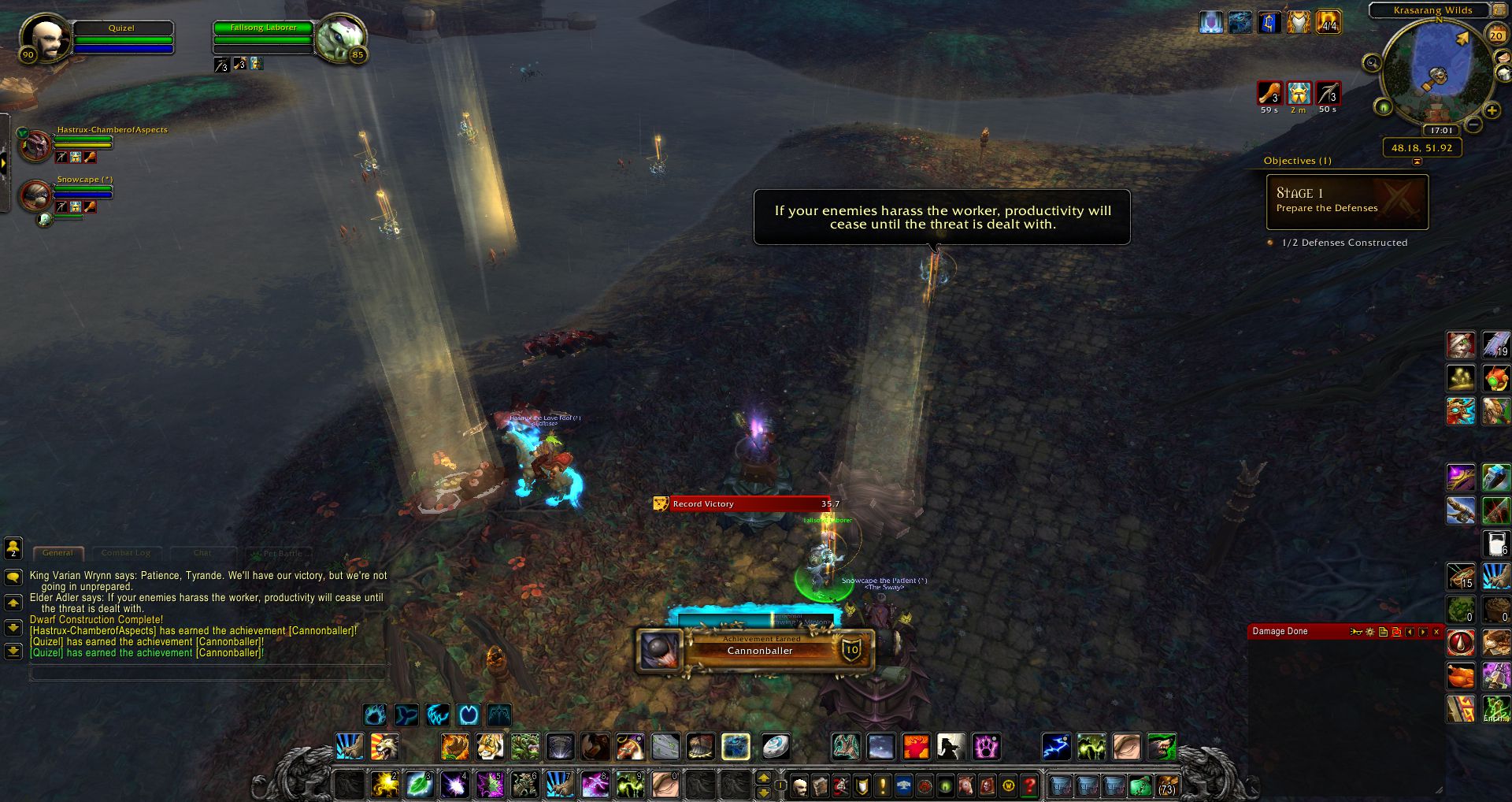Screen dimensions: 1512x802
Task: Click the world map button beside Krasarang Wilds
Action: (1499, 10)
